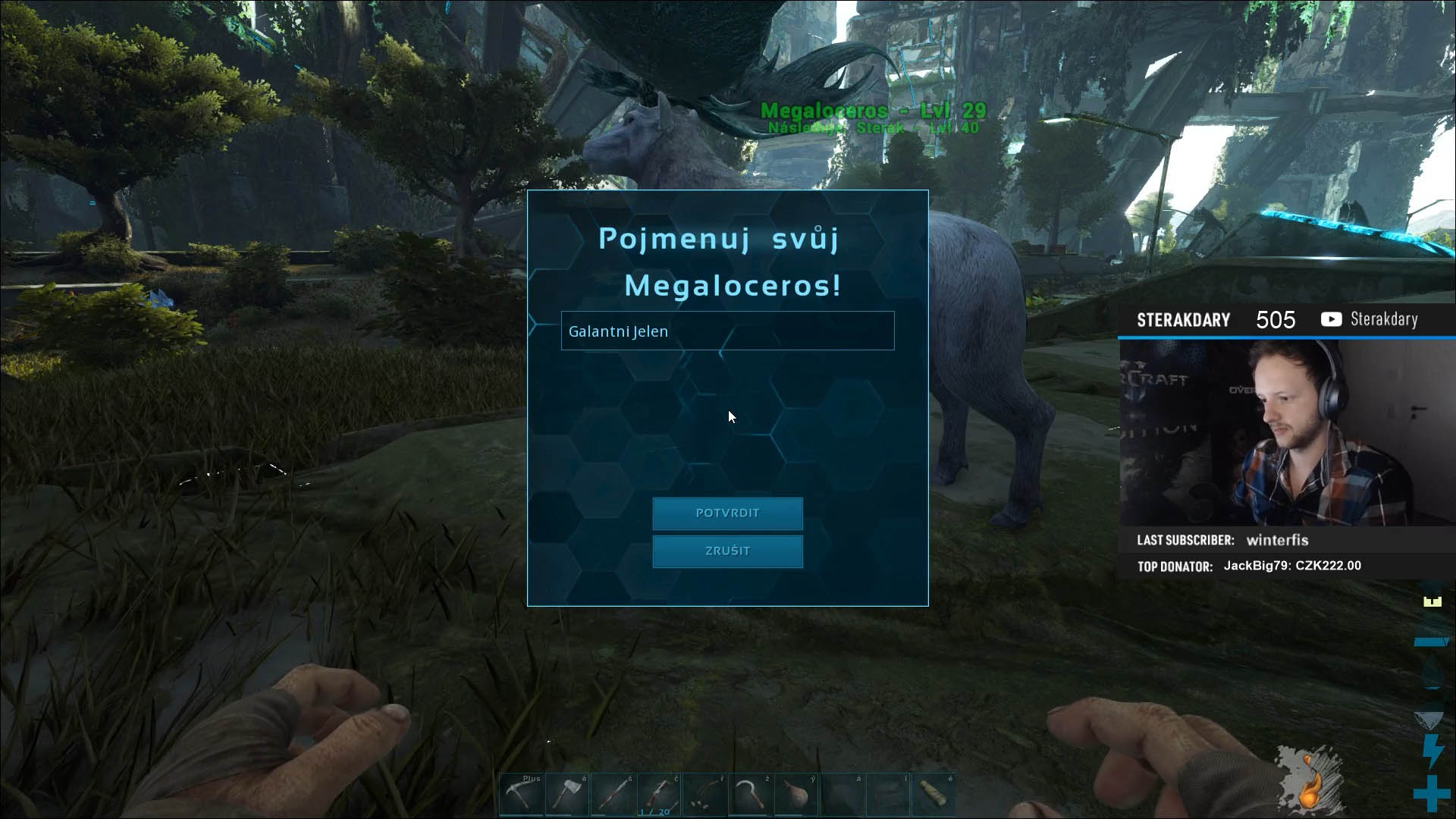Choose the spear hotbar slot
Image resolution: width=1456 pixels, height=819 pixels.
tap(613, 795)
